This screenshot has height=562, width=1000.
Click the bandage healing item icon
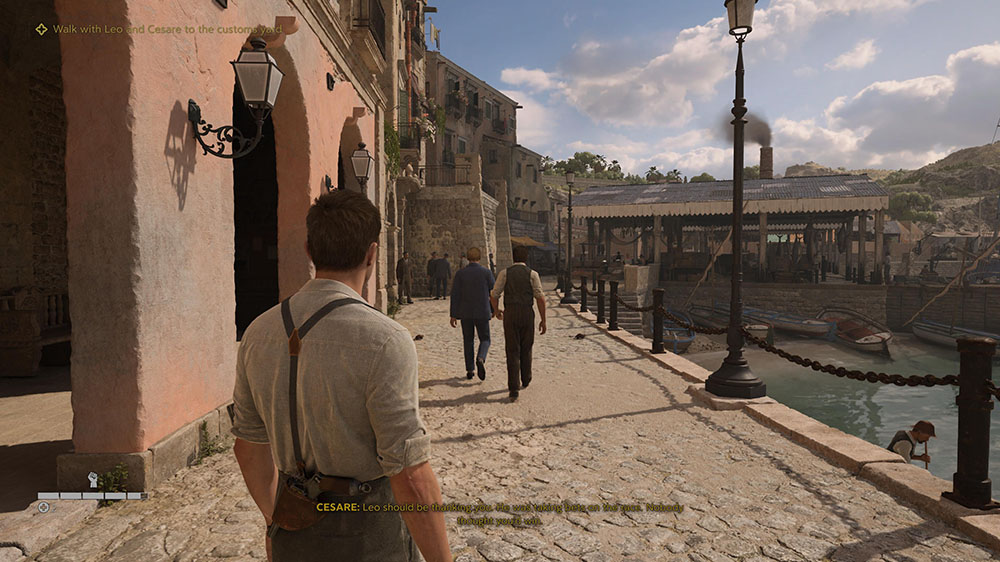[x=44, y=507]
